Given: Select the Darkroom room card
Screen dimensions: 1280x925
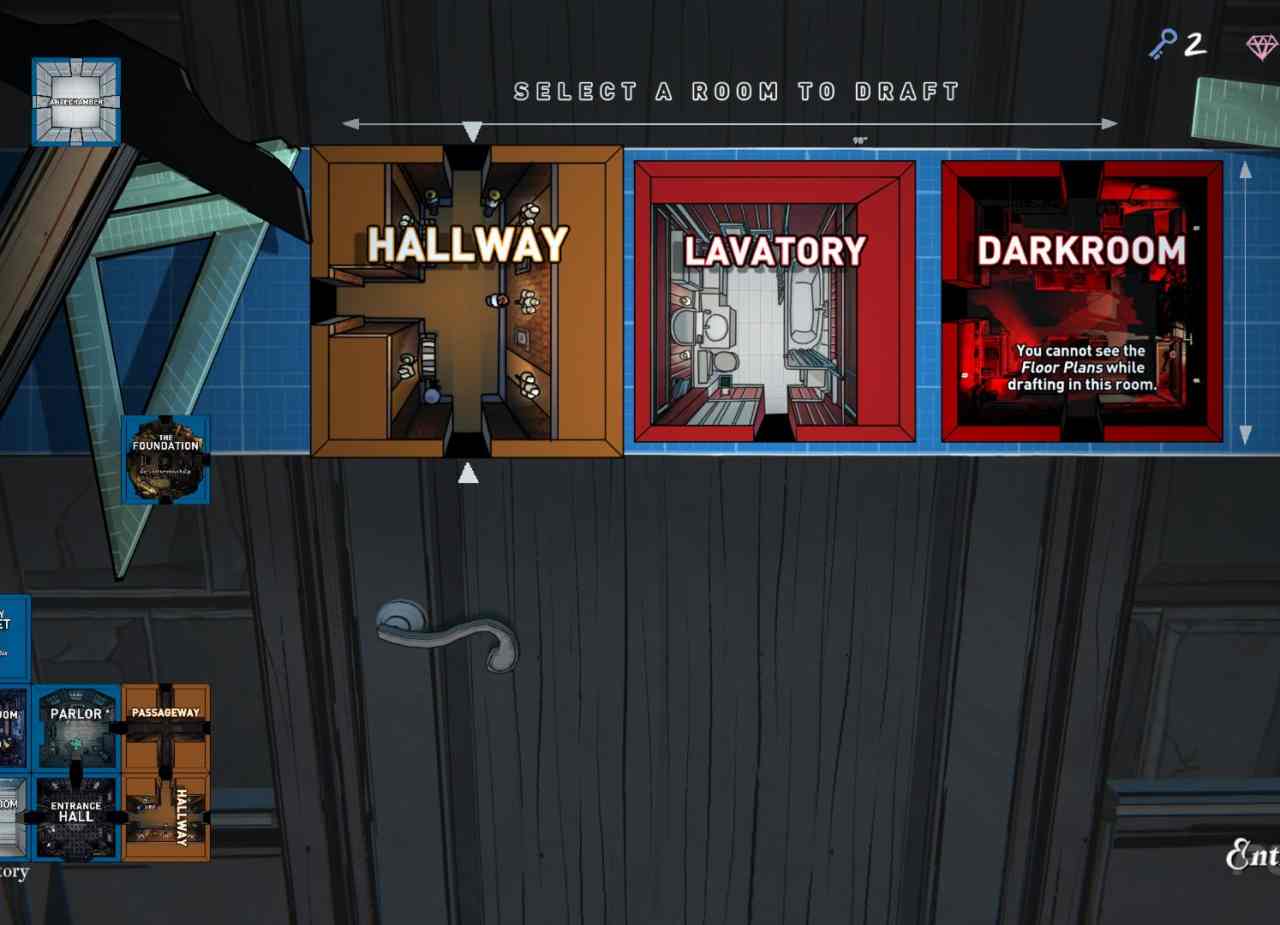Looking at the screenshot, I should [1081, 301].
